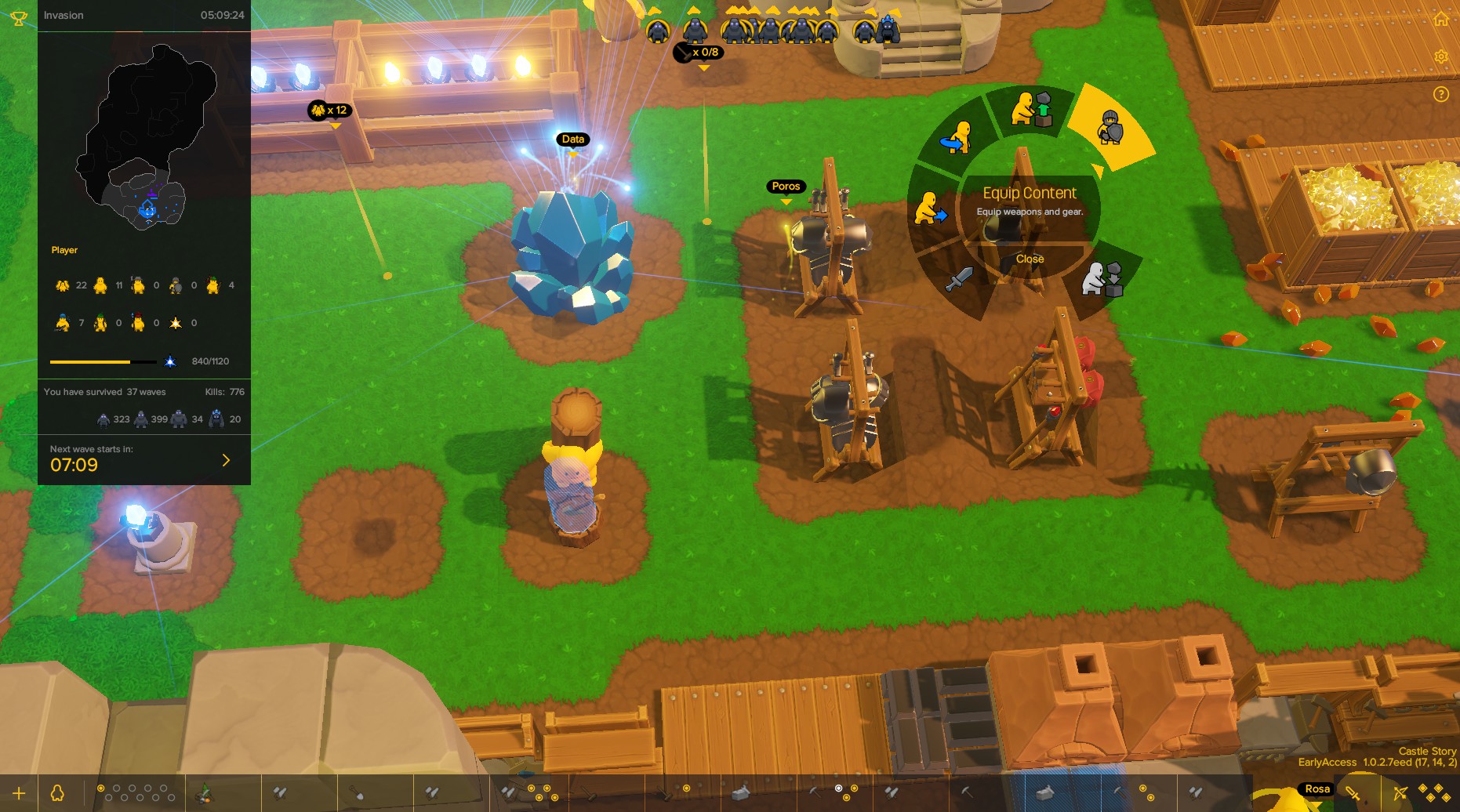
Task: Open the settings gear in top-right corner
Action: (1441, 56)
